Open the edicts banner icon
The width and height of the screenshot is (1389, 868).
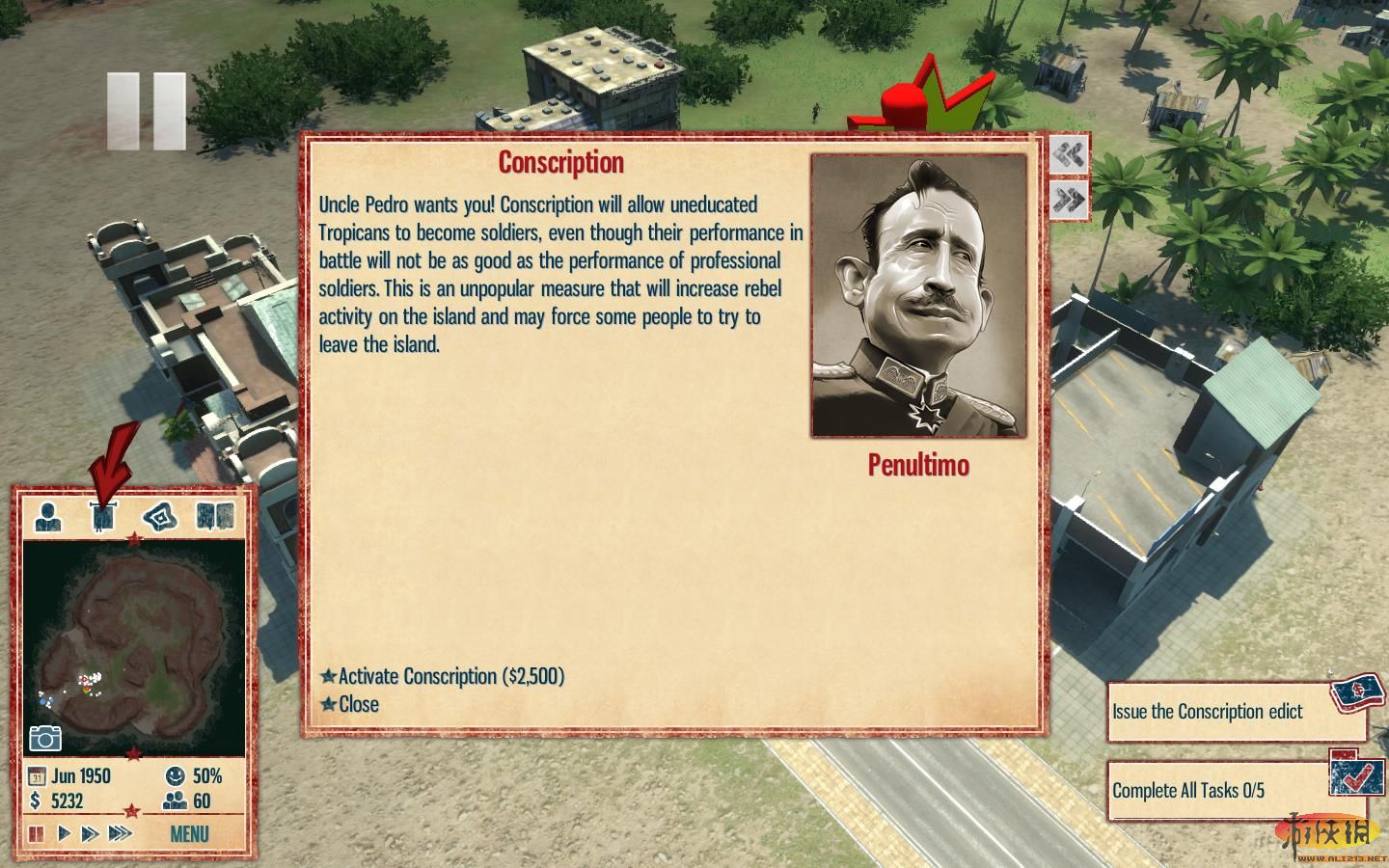pos(103,517)
